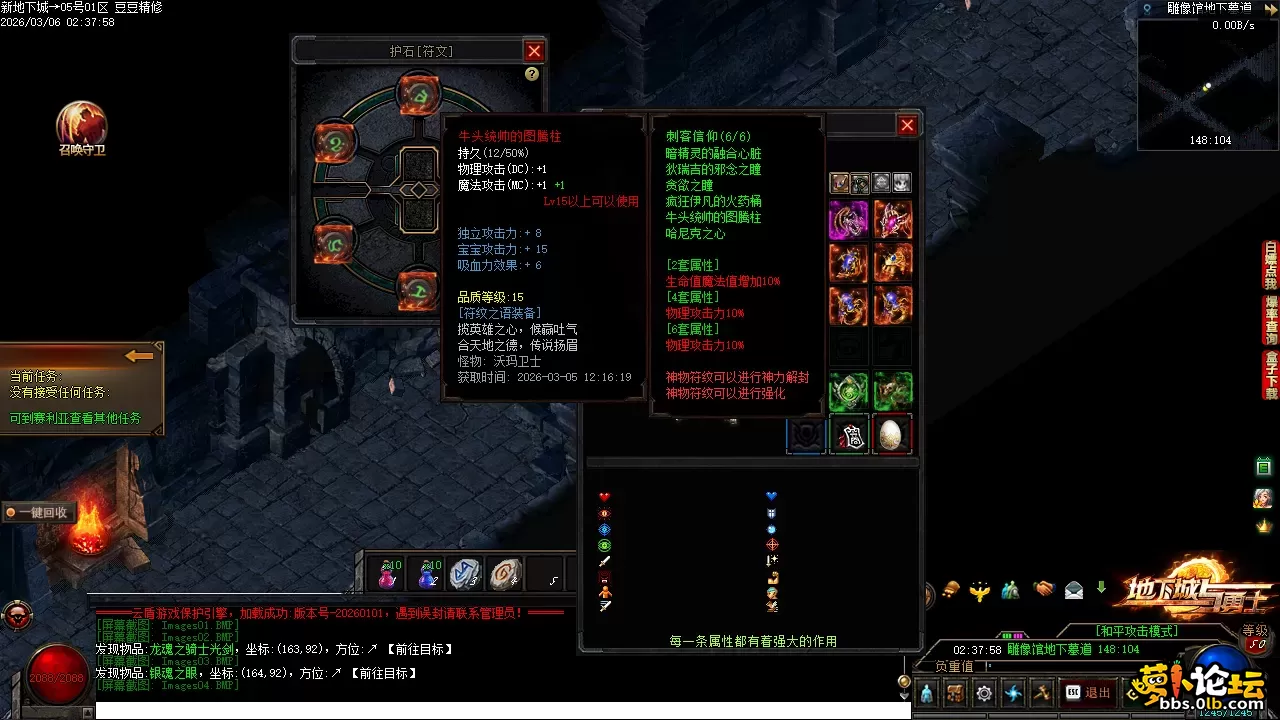Close the equipment panel with the red X

pyautogui.click(x=907, y=125)
